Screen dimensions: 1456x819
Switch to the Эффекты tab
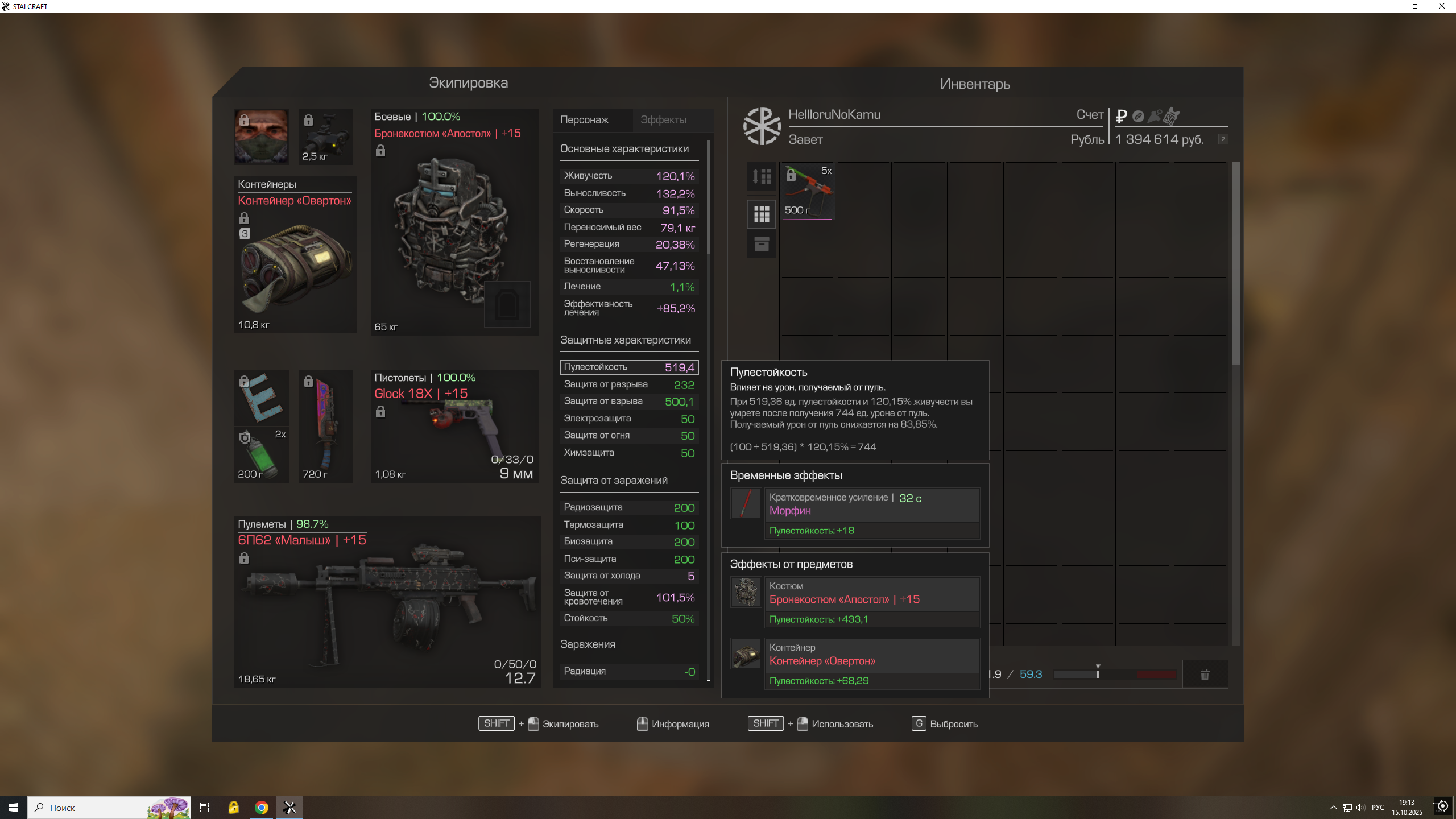pos(663,120)
